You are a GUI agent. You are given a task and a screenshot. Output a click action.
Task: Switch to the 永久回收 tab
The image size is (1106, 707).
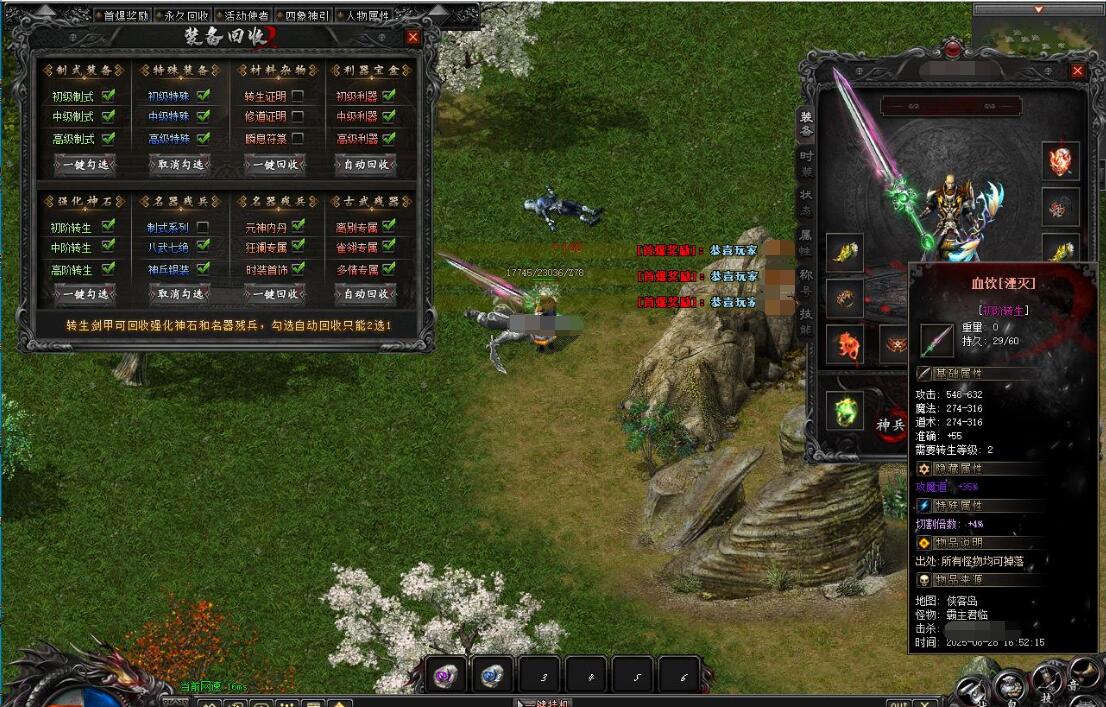(x=187, y=16)
